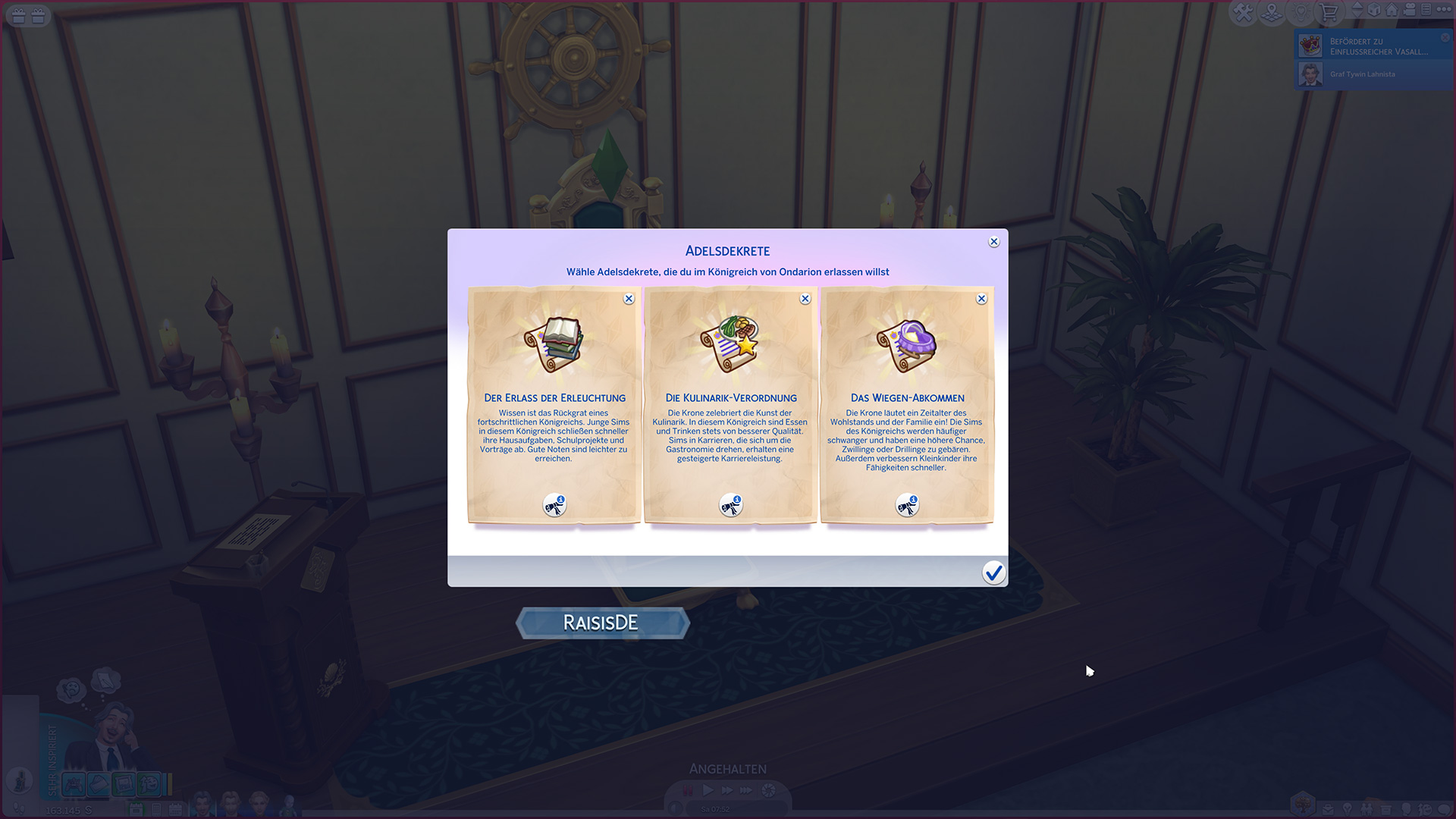This screenshot has height=819, width=1456.
Task: Click the telescope icon under Wiegen-Abkommen
Action: point(907,505)
